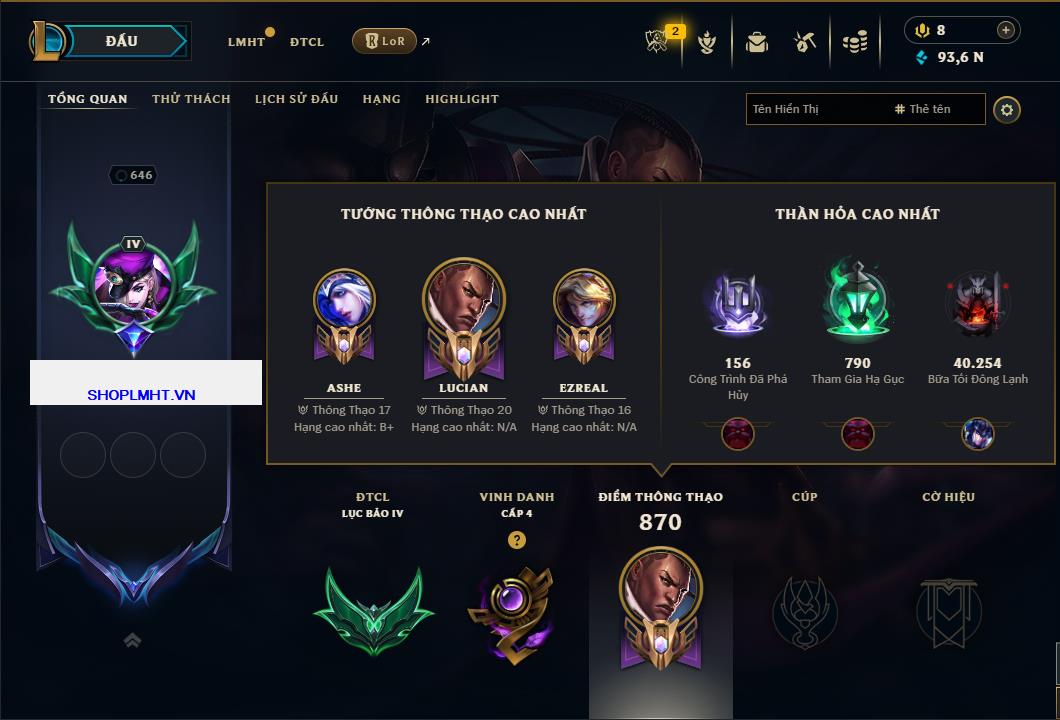Select the TỔNG QUAN tab
The image size is (1060, 720).
(88, 99)
